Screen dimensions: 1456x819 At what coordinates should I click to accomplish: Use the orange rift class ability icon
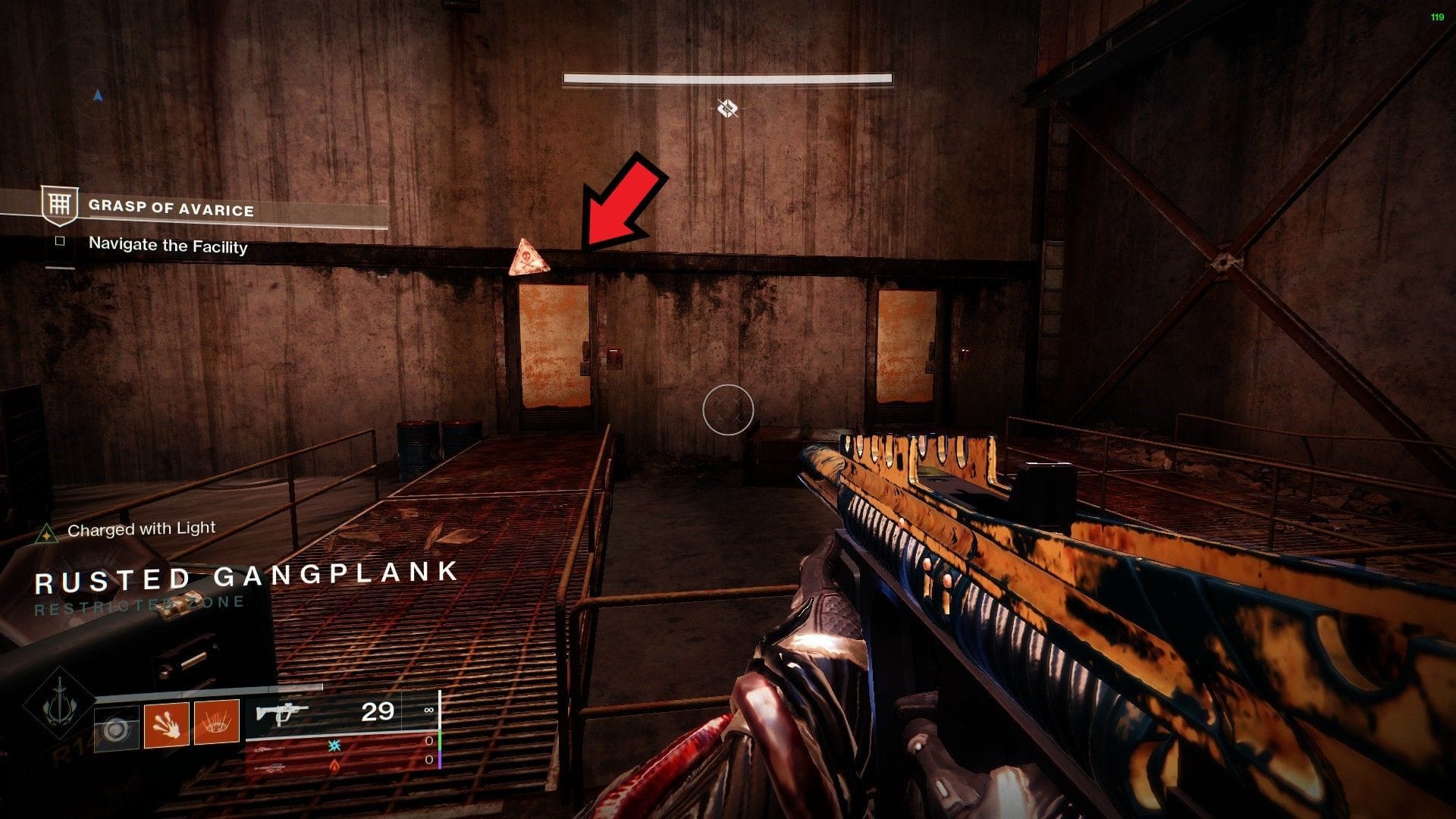(x=217, y=722)
